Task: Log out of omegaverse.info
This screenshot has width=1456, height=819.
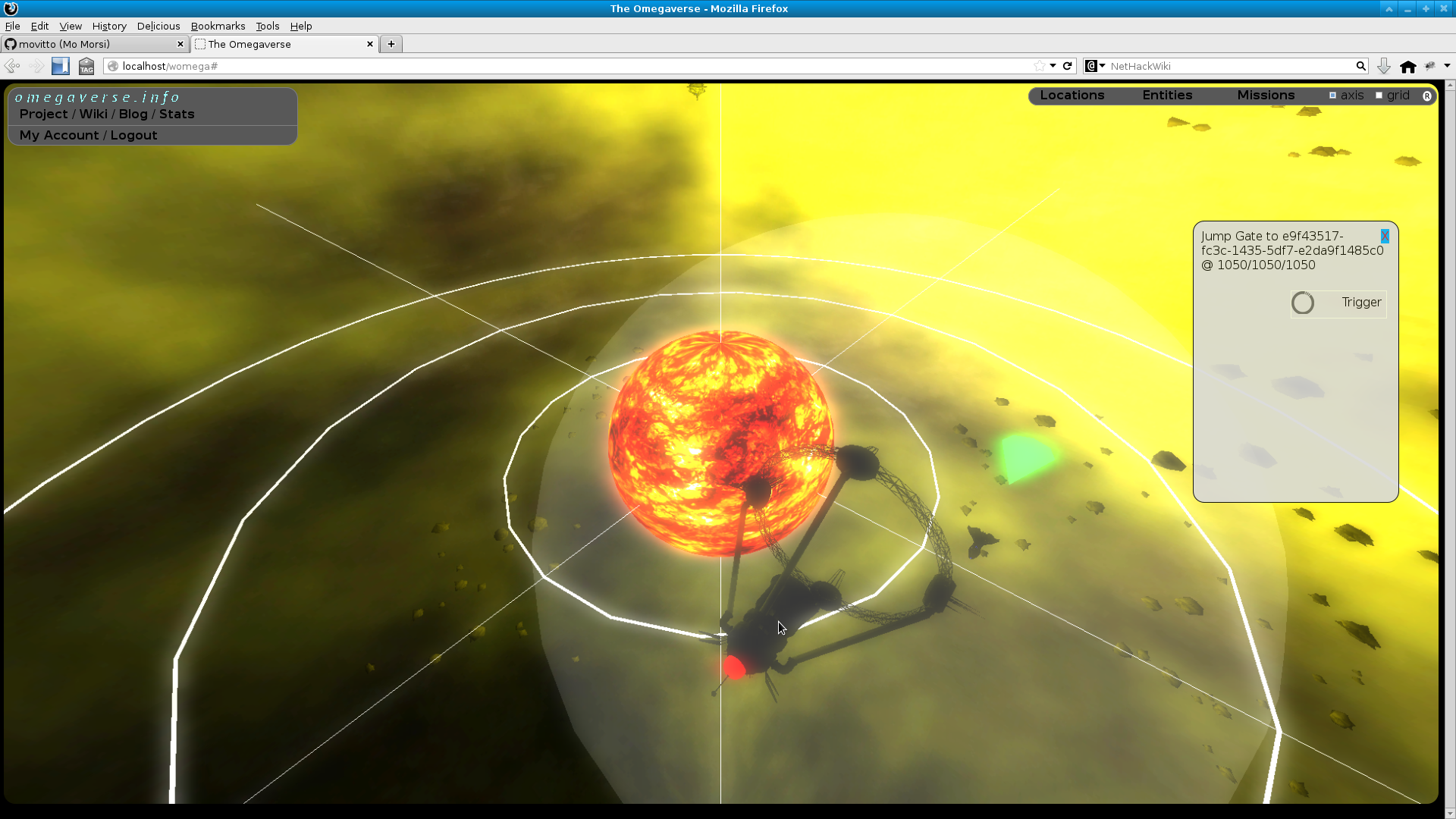Action: click(133, 135)
